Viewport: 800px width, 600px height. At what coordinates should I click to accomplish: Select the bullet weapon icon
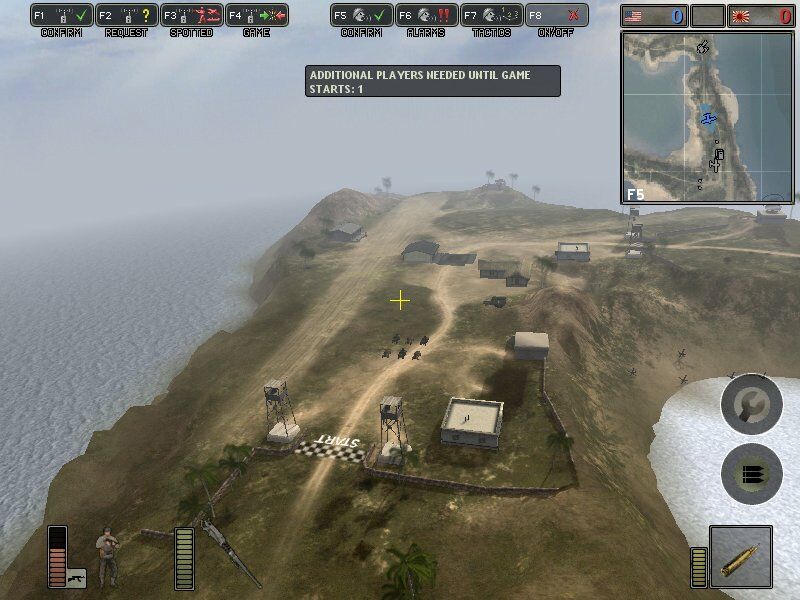click(740, 556)
